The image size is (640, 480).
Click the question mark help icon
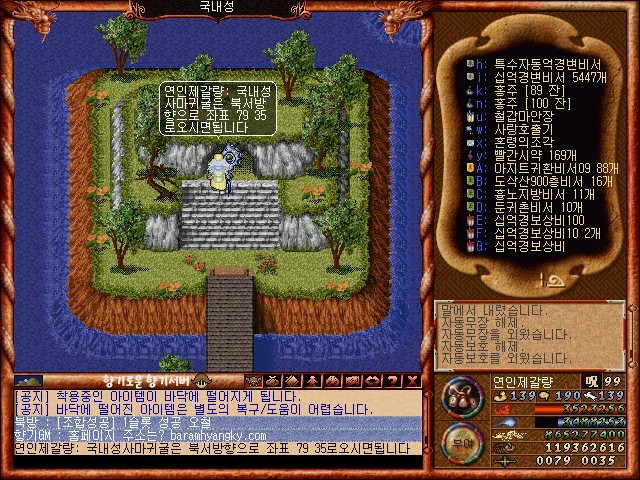click(393, 381)
